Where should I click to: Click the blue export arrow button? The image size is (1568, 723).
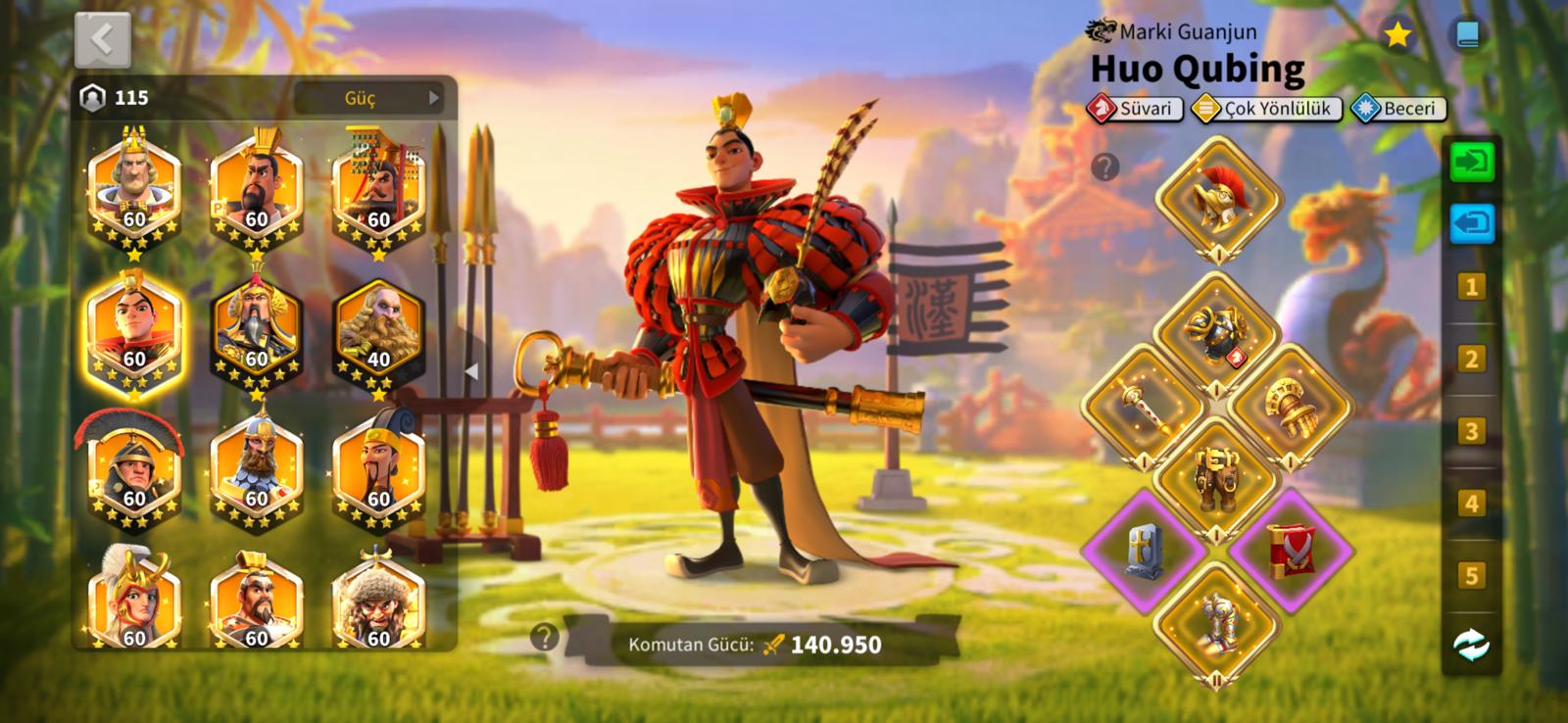click(x=1471, y=223)
